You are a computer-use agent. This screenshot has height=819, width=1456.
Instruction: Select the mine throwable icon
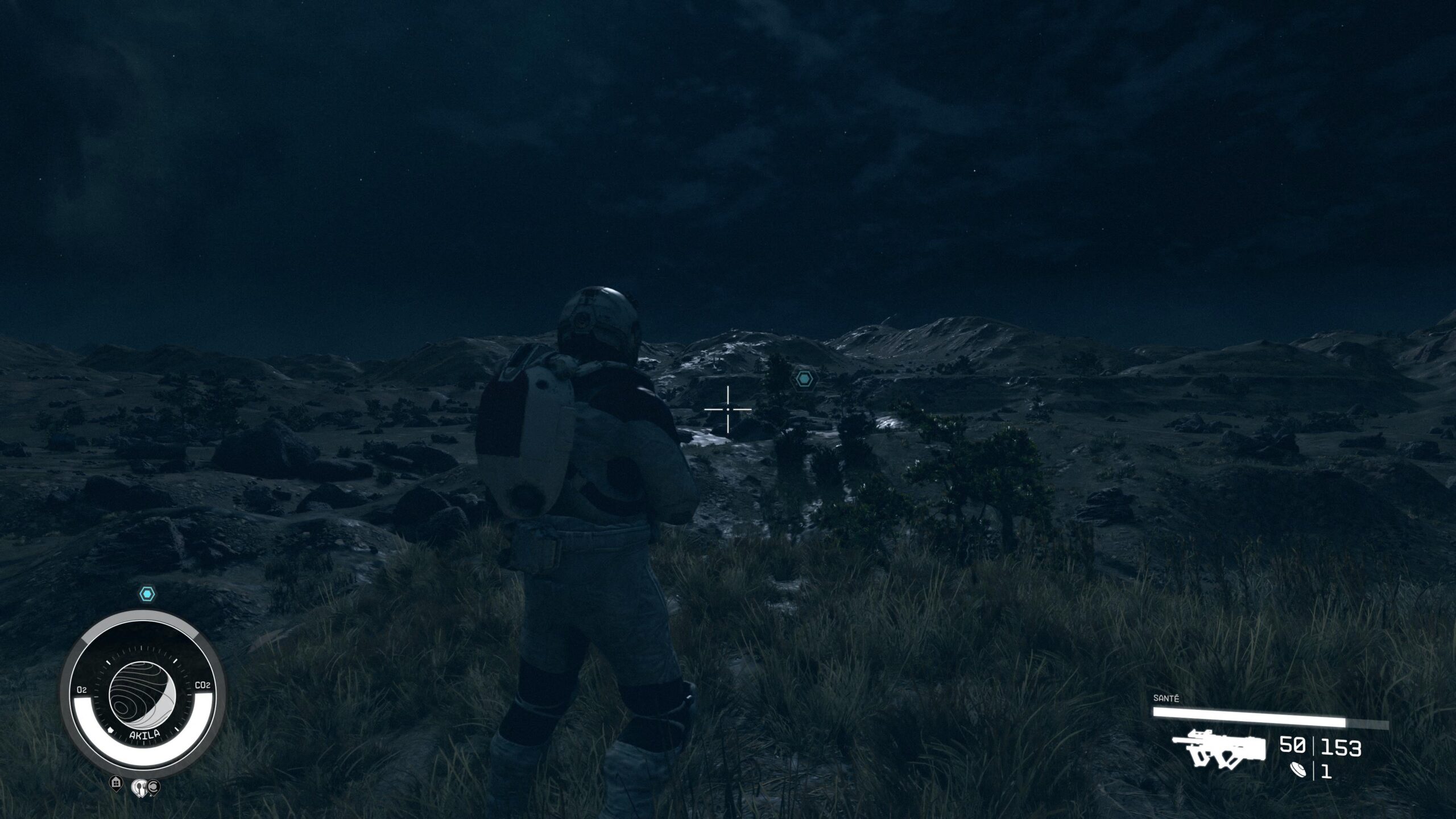(x=1298, y=771)
